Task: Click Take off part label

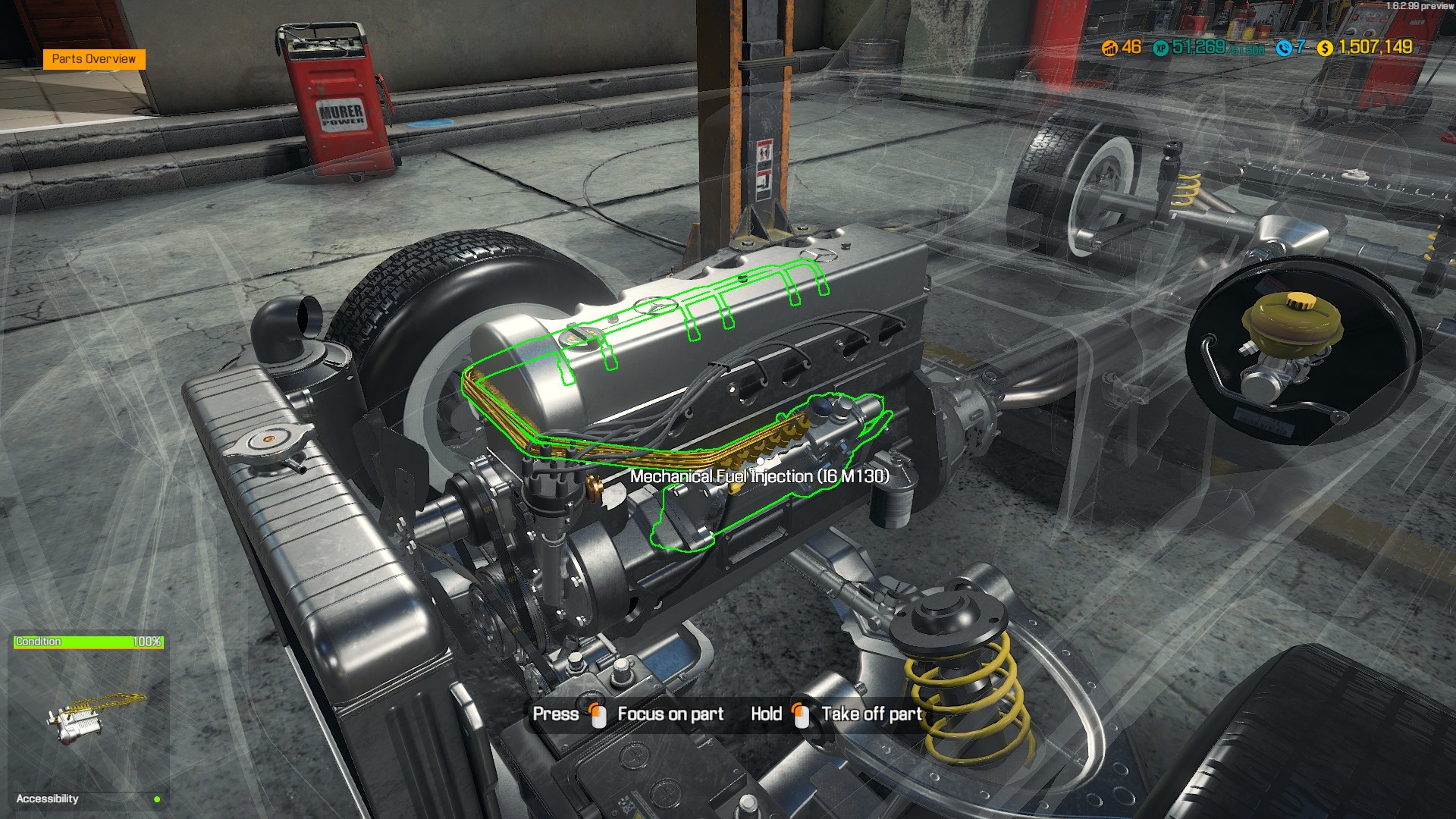Action: (871, 714)
